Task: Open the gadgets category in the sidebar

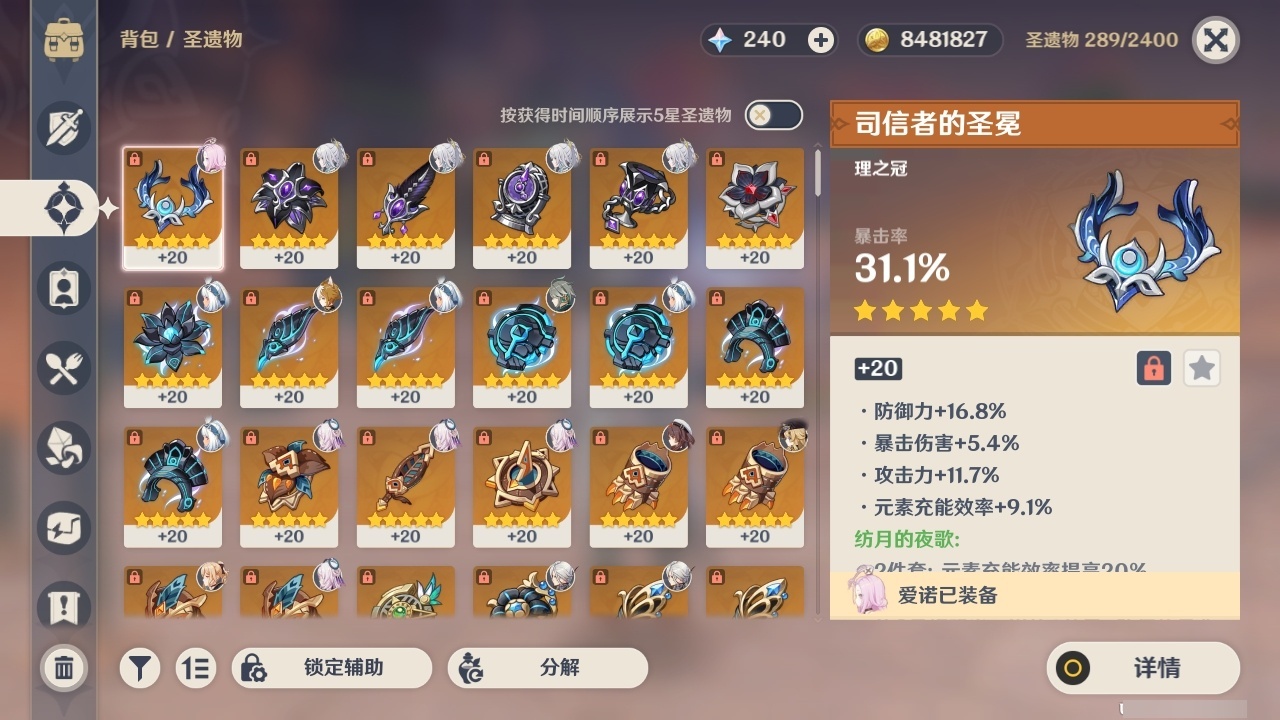Action: (x=63, y=527)
